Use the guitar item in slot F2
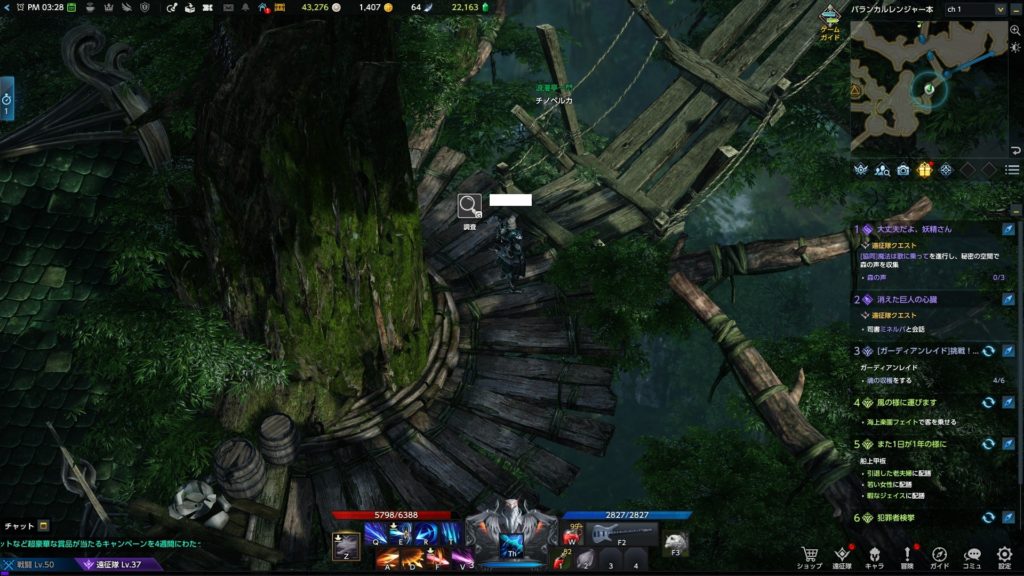The width and height of the screenshot is (1024, 576). 620,533
